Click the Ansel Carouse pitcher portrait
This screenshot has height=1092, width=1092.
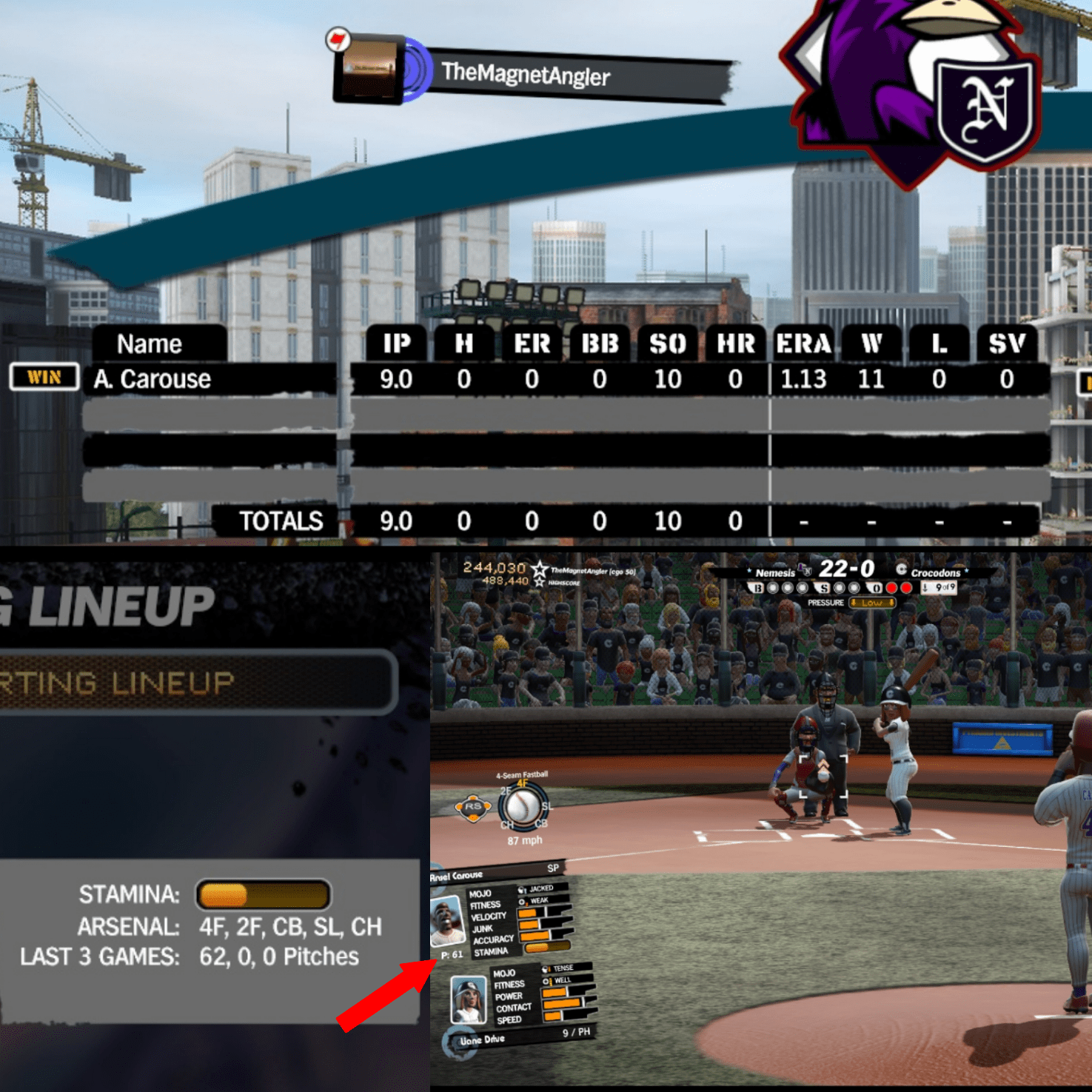[x=447, y=920]
